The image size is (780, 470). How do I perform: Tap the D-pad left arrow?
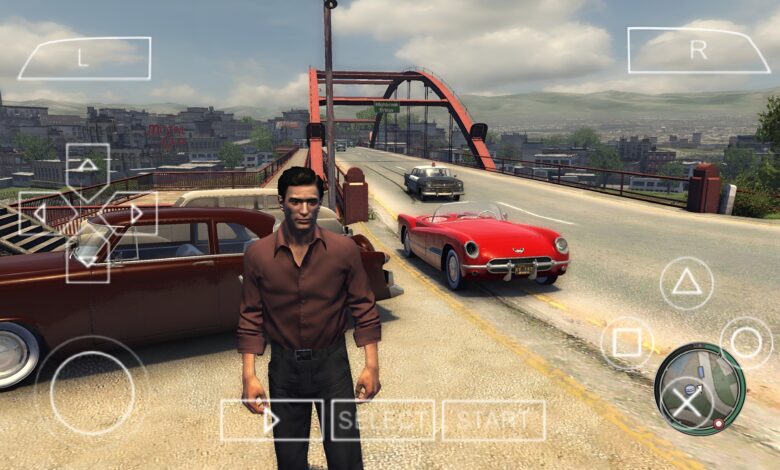40,213
